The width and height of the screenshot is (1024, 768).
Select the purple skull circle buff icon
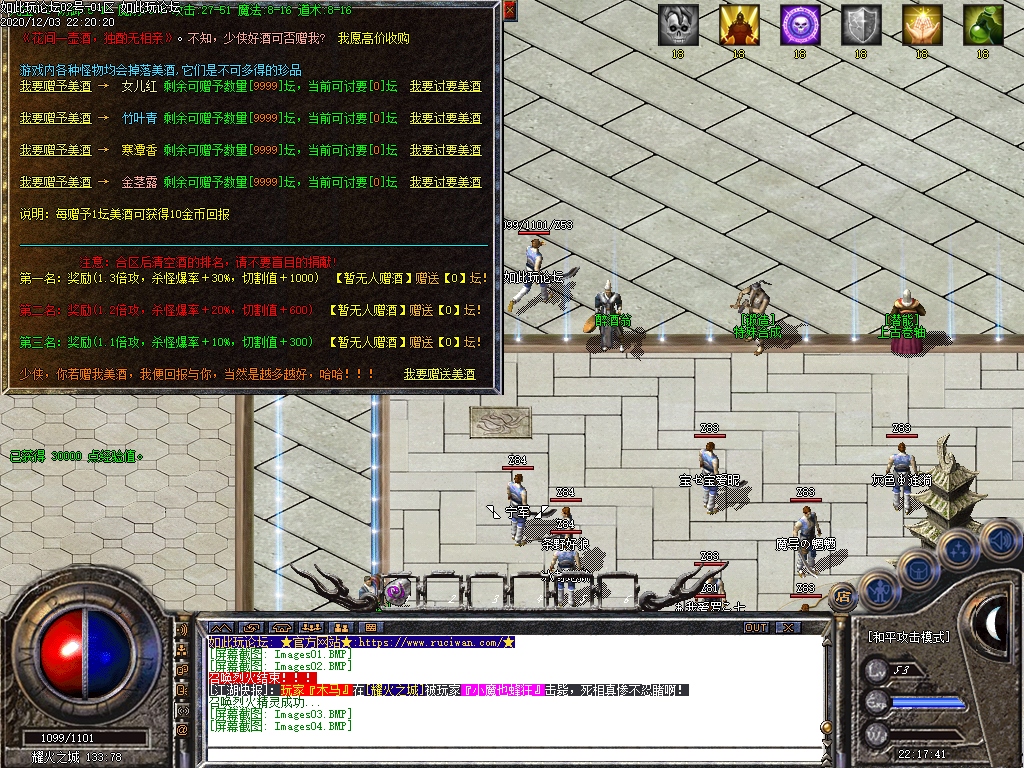(x=800, y=25)
